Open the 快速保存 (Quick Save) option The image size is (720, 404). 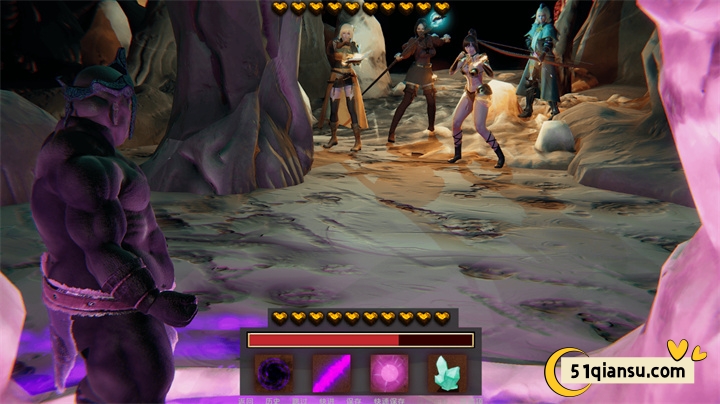[387, 399]
